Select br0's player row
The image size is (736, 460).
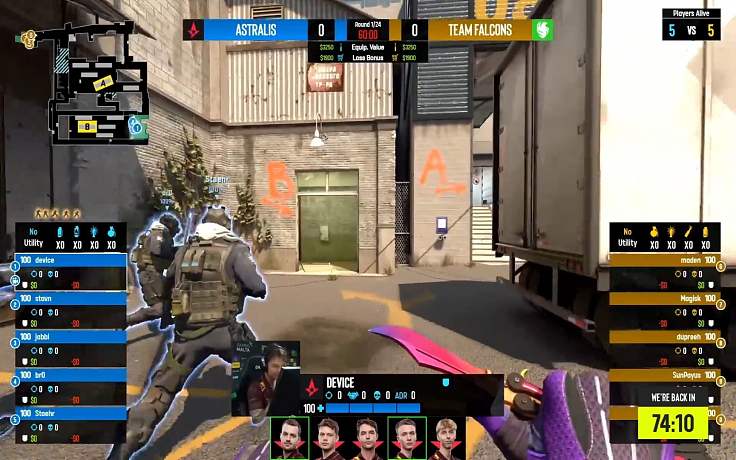(70, 374)
